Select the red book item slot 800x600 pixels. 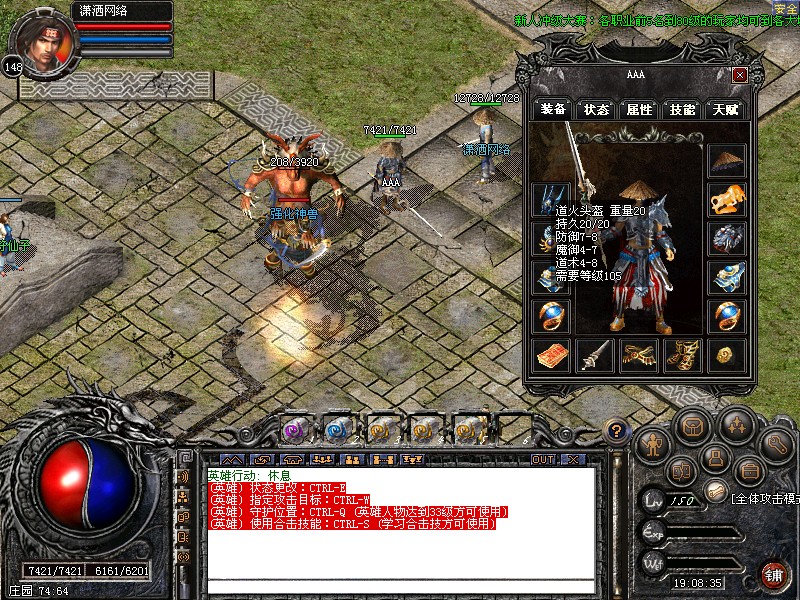click(550, 355)
